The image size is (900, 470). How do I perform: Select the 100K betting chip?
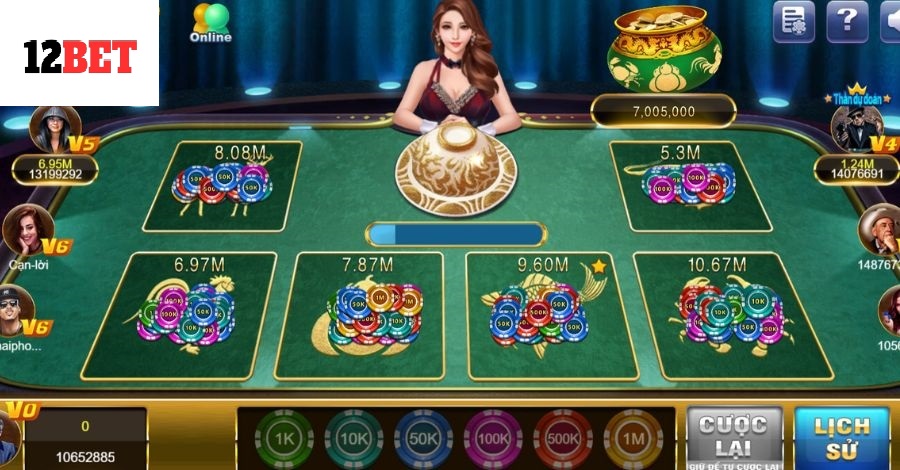click(493, 439)
